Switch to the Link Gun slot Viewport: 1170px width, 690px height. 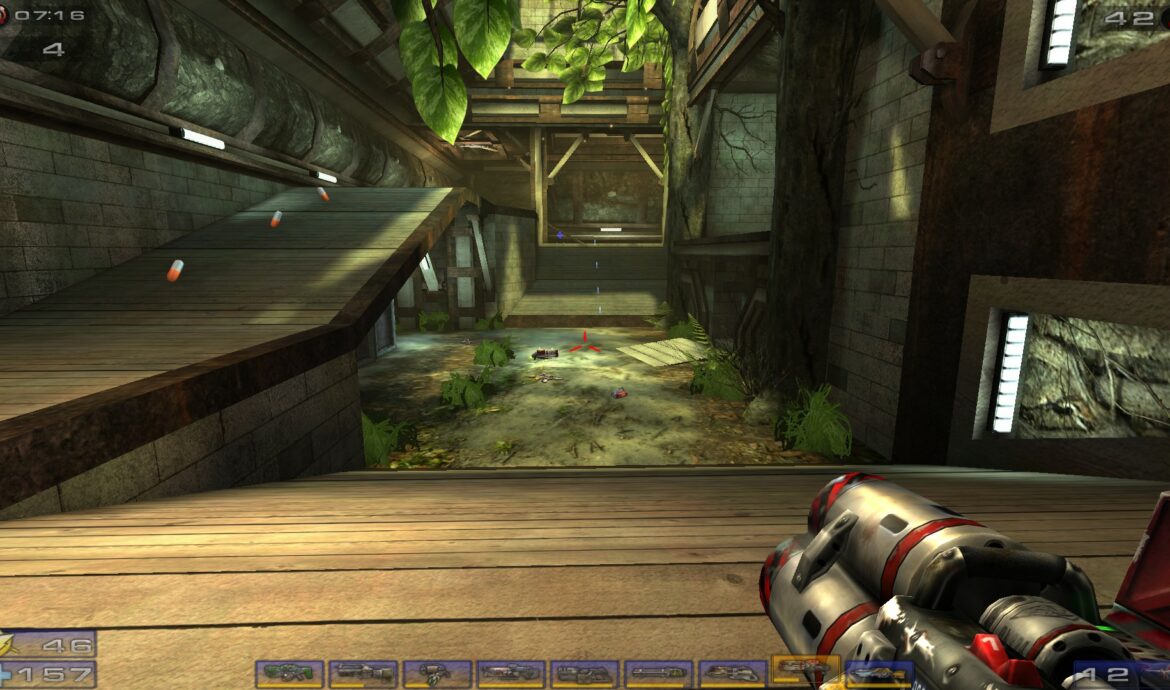(585, 674)
